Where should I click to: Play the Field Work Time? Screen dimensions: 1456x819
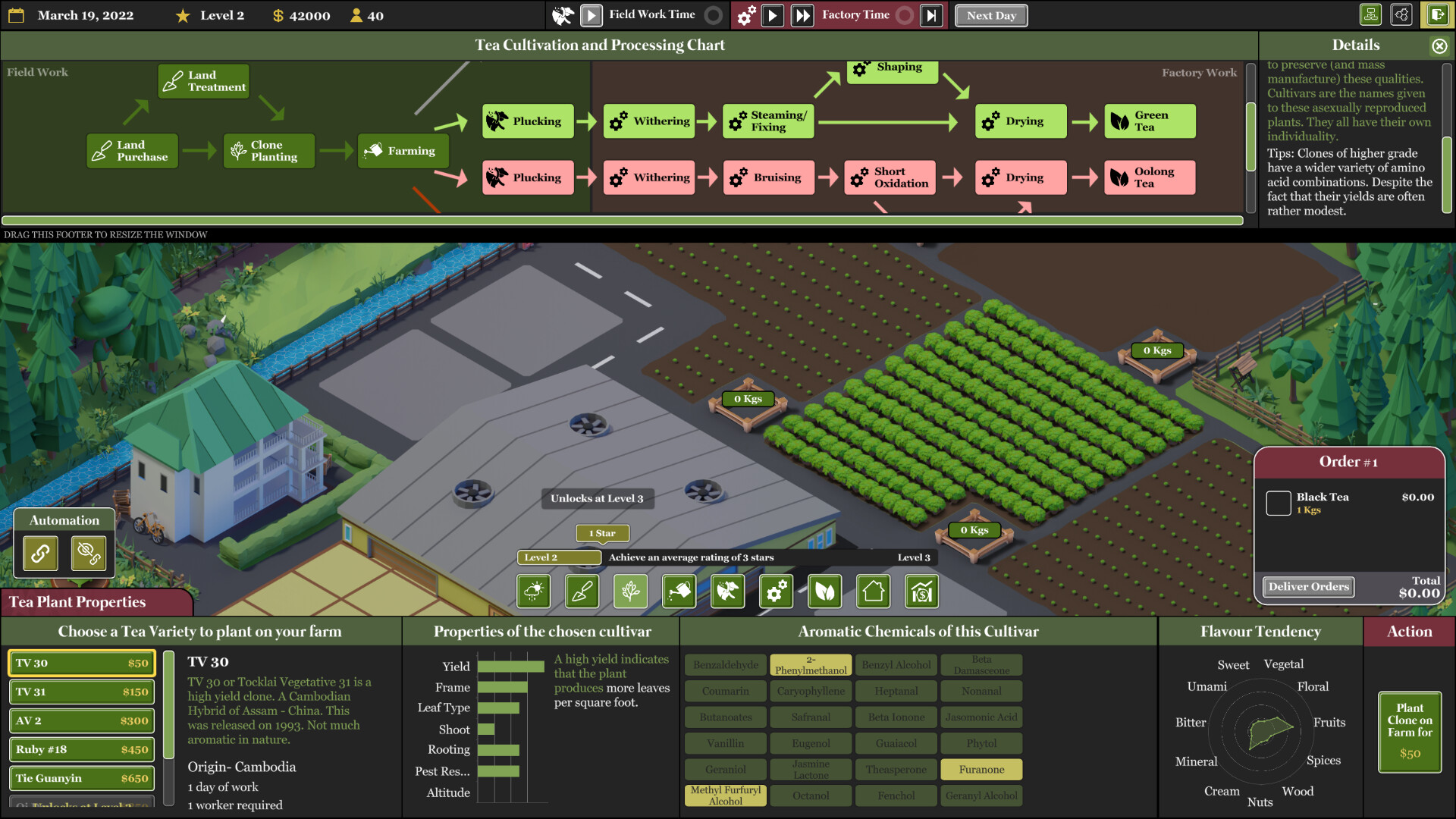click(x=591, y=14)
